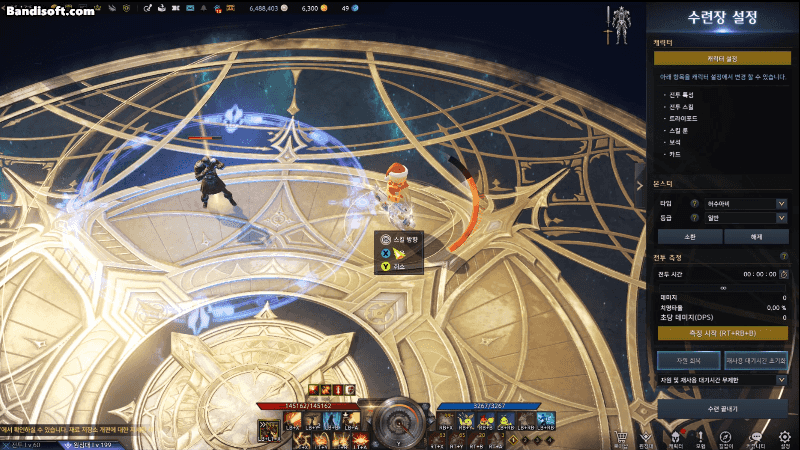
Task: Open the monster grade dropdown showing 일반
Action: click(x=741, y=217)
